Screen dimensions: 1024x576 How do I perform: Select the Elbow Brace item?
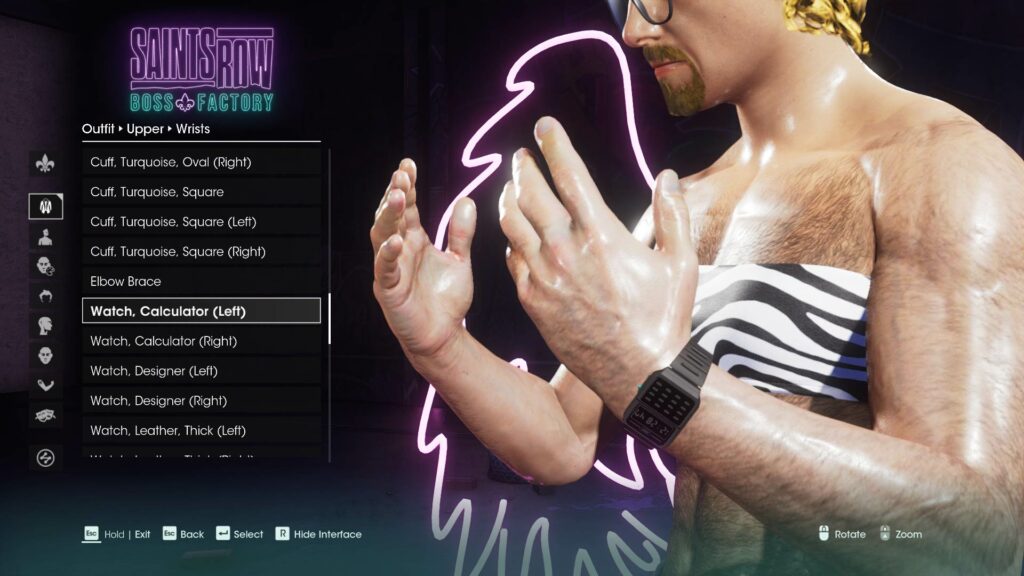tap(201, 282)
